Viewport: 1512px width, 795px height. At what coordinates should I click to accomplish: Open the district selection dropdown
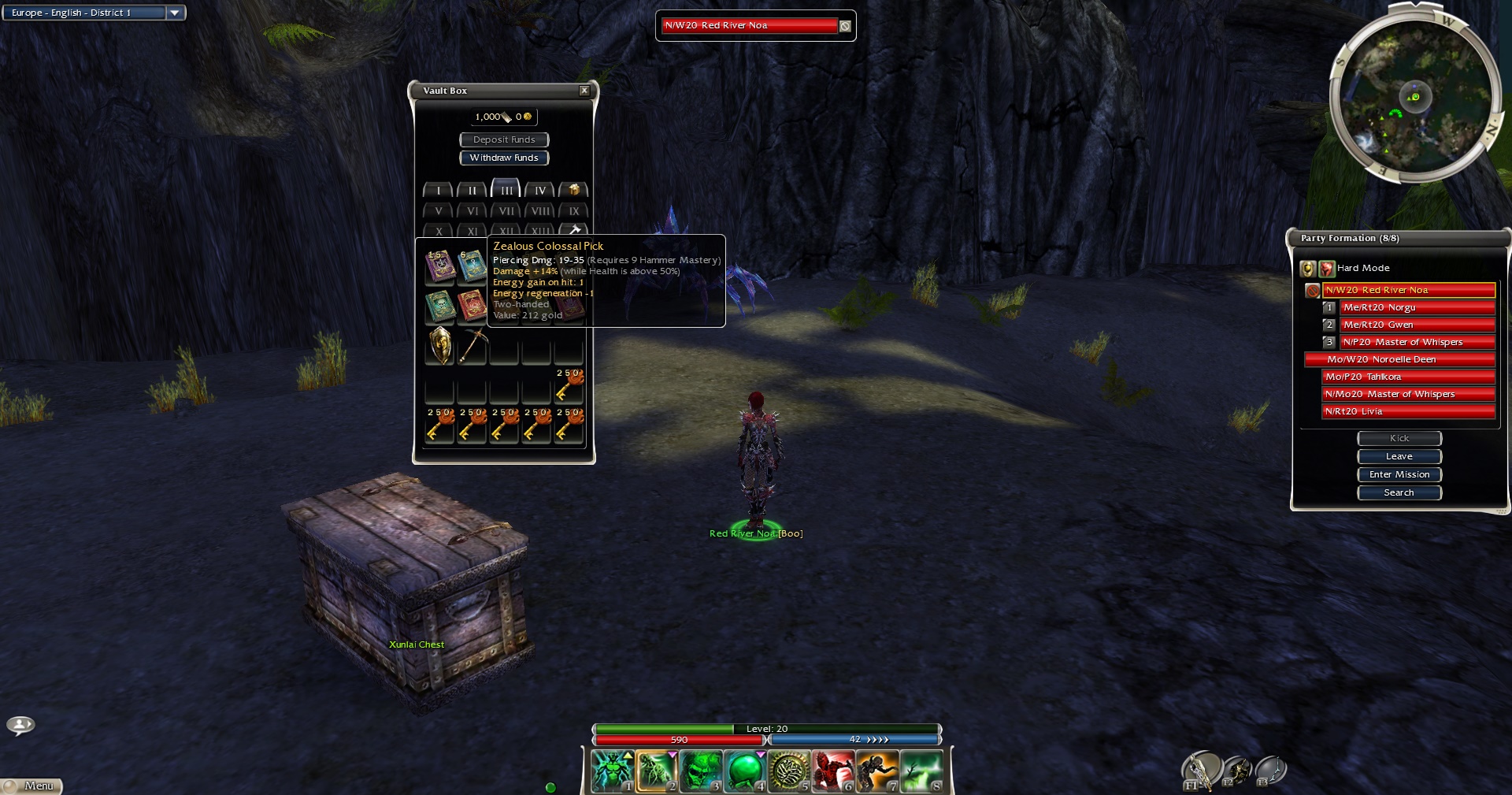coord(175,13)
